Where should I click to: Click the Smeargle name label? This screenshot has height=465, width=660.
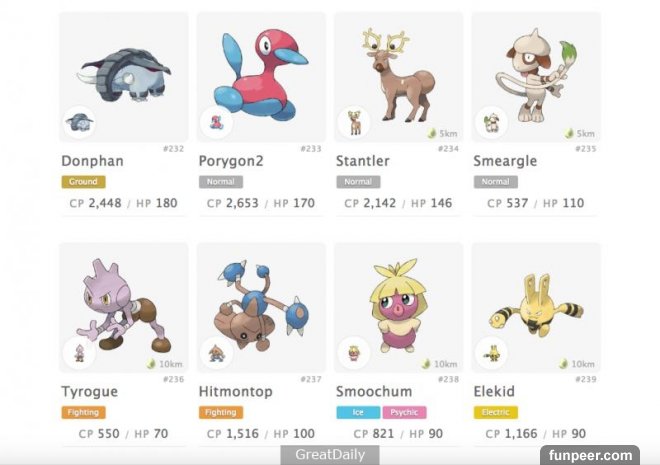click(504, 161)
